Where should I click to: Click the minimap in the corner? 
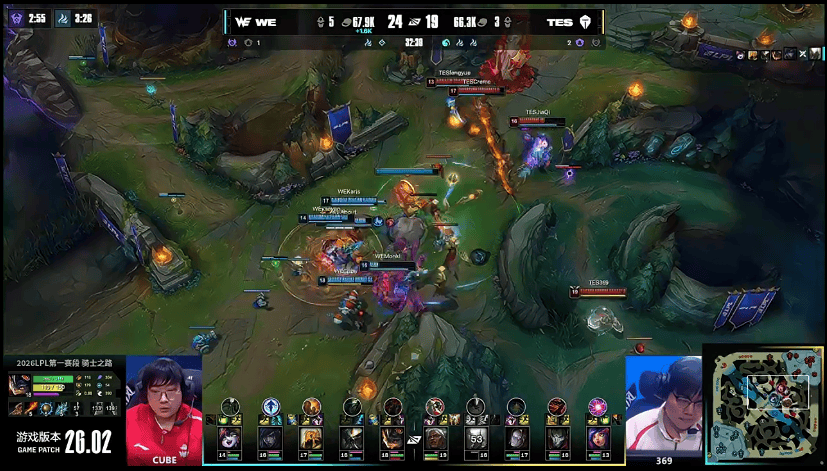765,406
